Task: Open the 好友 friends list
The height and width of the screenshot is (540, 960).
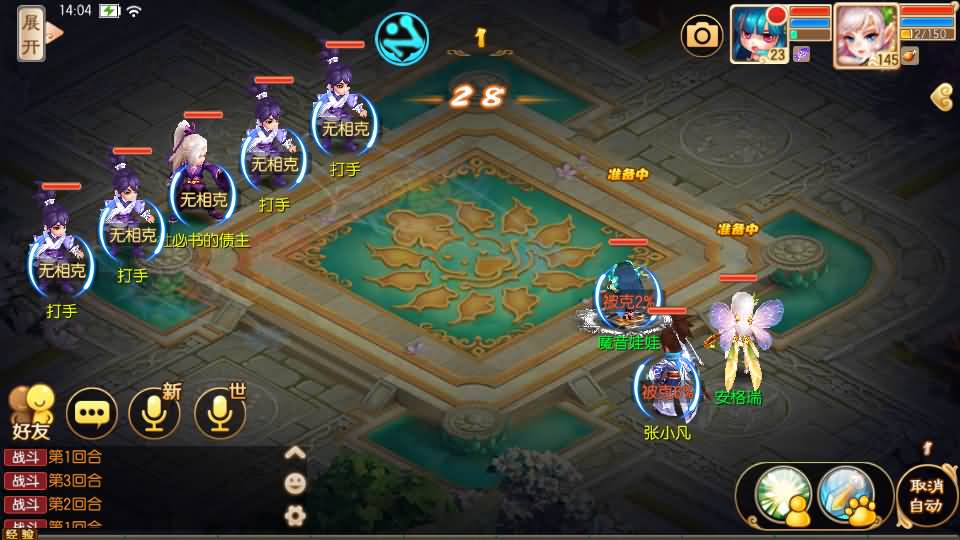Action: tap(31, 412)
